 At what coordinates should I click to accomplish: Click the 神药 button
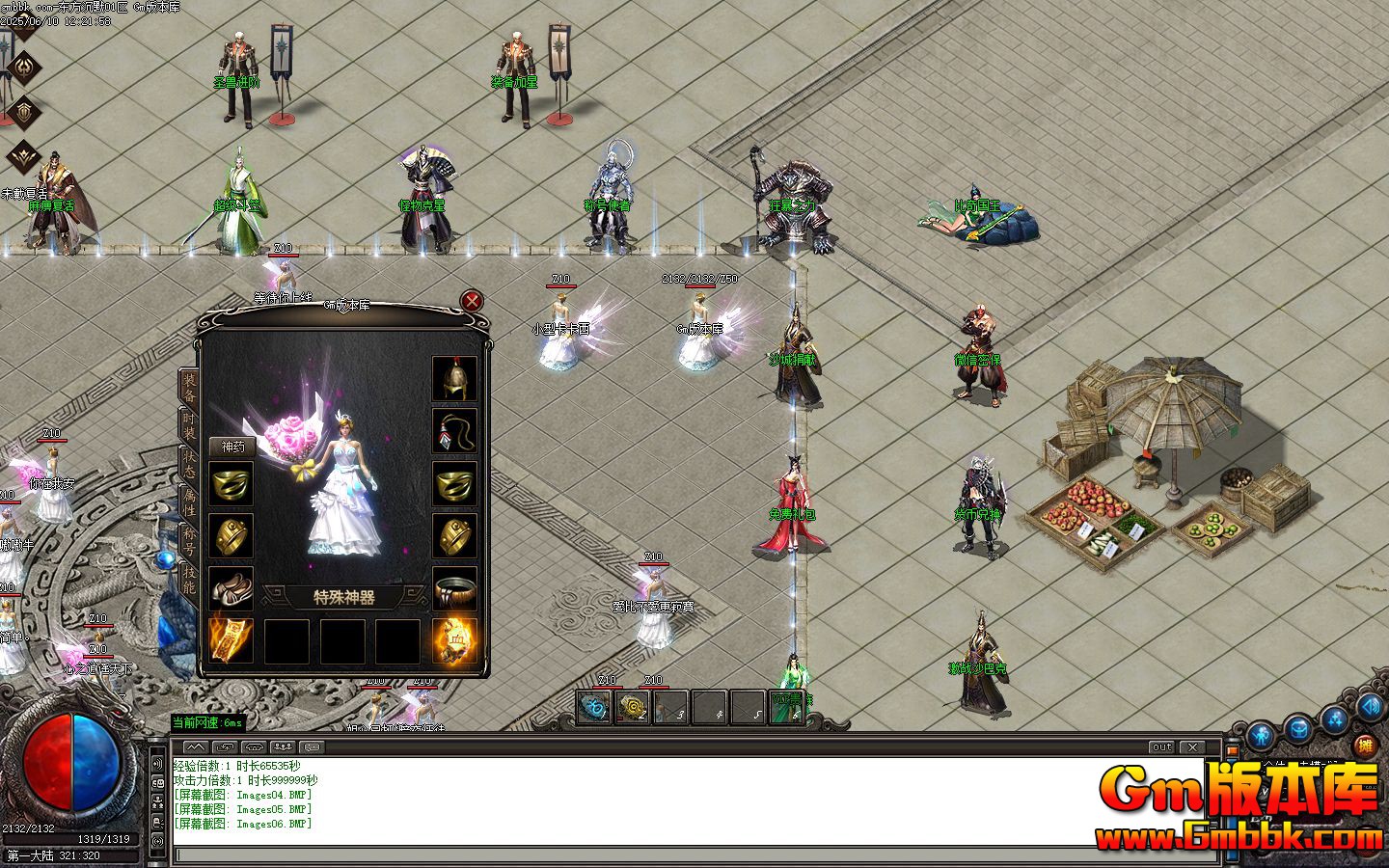point(233,446)
